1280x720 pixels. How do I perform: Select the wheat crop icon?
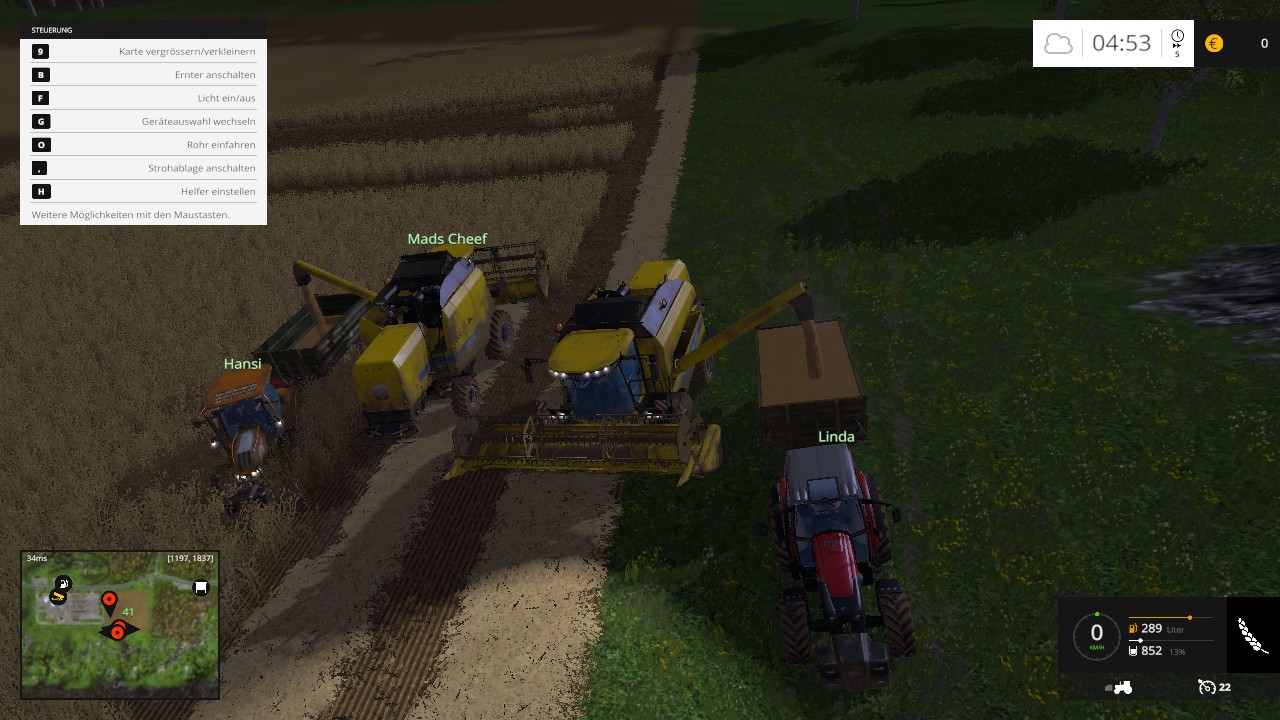click(x=1252, y=635)
